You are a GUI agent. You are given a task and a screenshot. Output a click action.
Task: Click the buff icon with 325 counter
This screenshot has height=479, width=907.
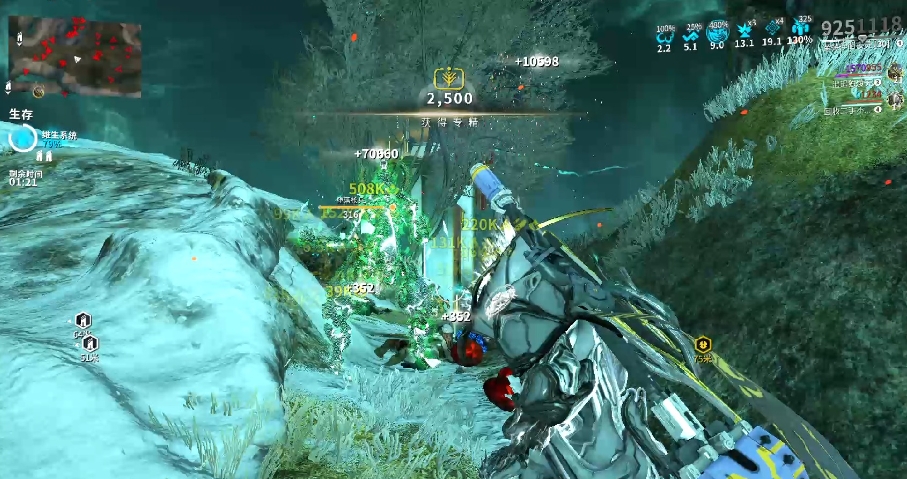800,30
